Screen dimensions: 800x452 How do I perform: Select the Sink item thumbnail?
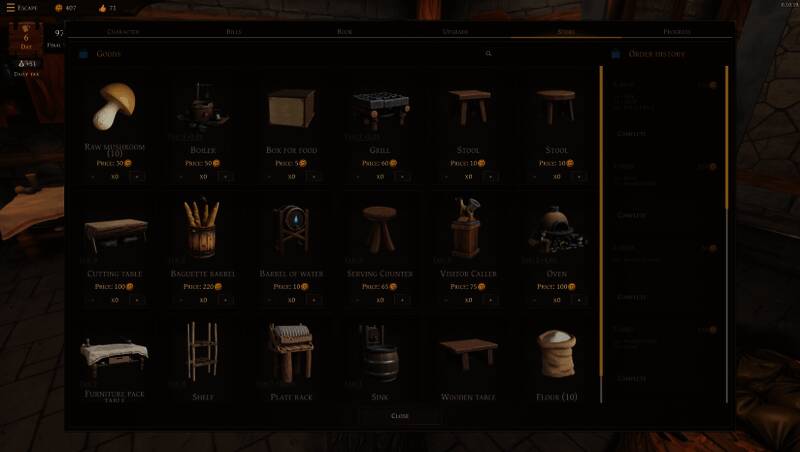coord(380,352)
